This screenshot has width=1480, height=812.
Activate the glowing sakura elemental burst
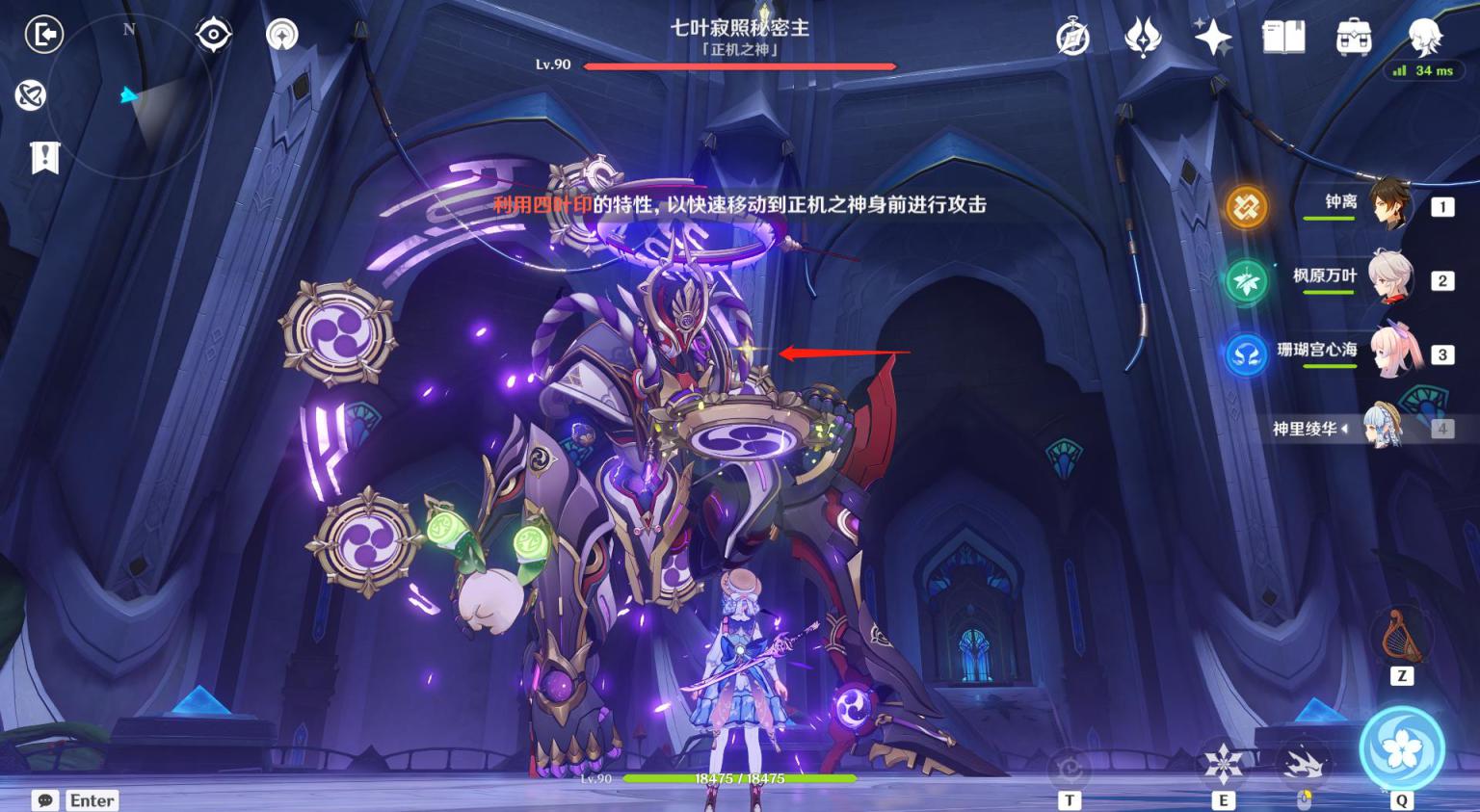[x=1401, y=748]
